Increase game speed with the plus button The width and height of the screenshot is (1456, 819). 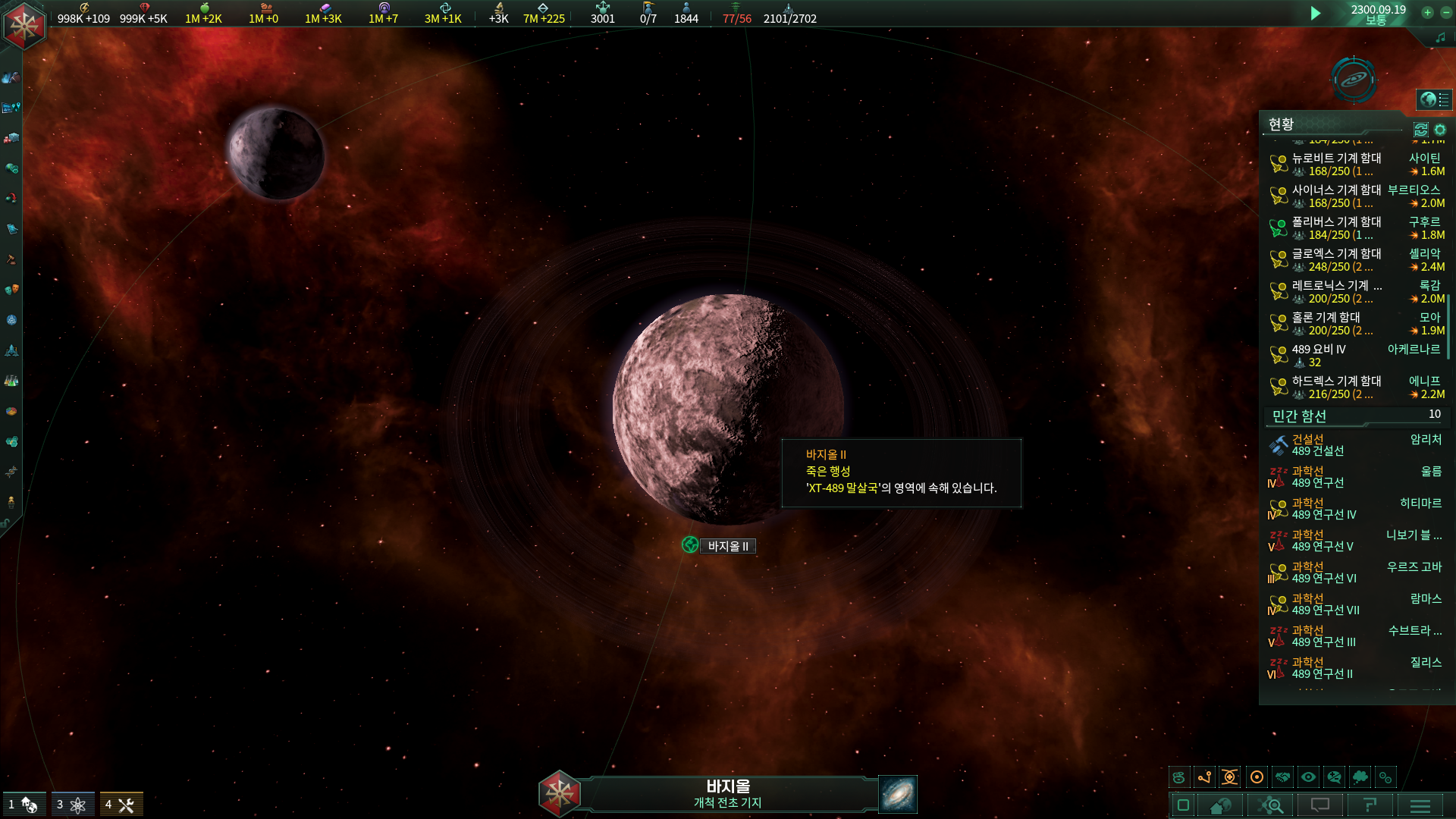pyautogui.click(x=1427, y=12)
